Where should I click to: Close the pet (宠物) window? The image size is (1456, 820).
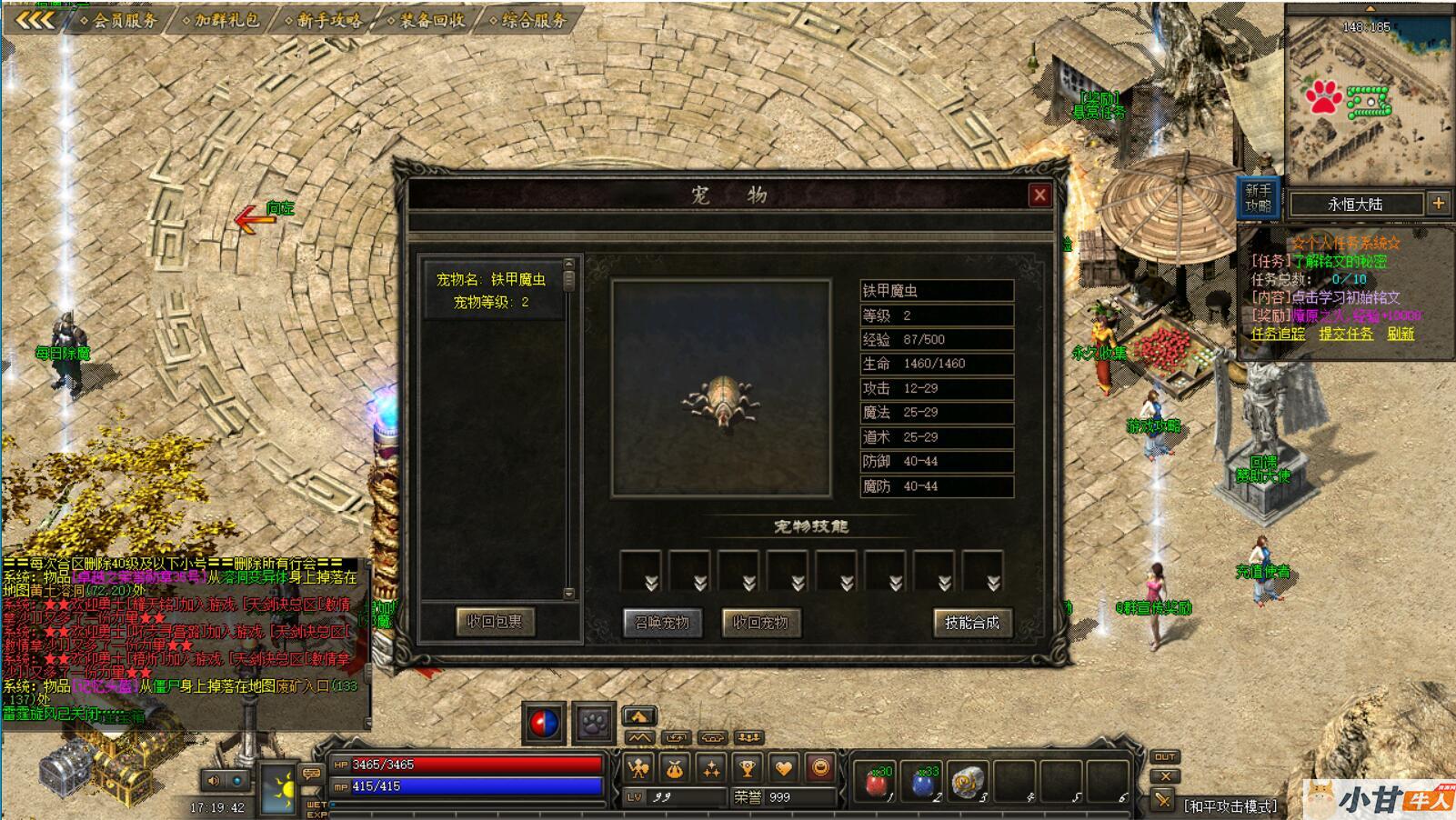[1039, 195]
